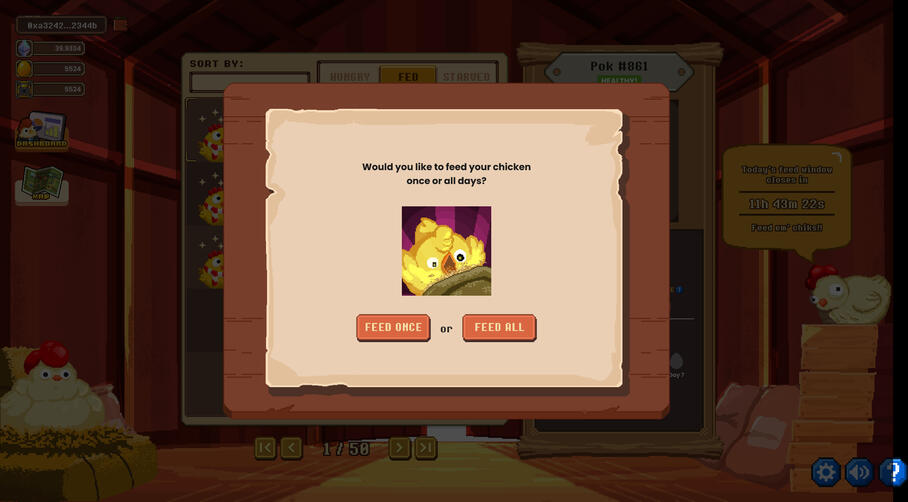This screenshot has height=502, width=908.
Task: Click the wallet address 0xa3242...2344b
Action: pyautogui.click(x=62, y=25)
